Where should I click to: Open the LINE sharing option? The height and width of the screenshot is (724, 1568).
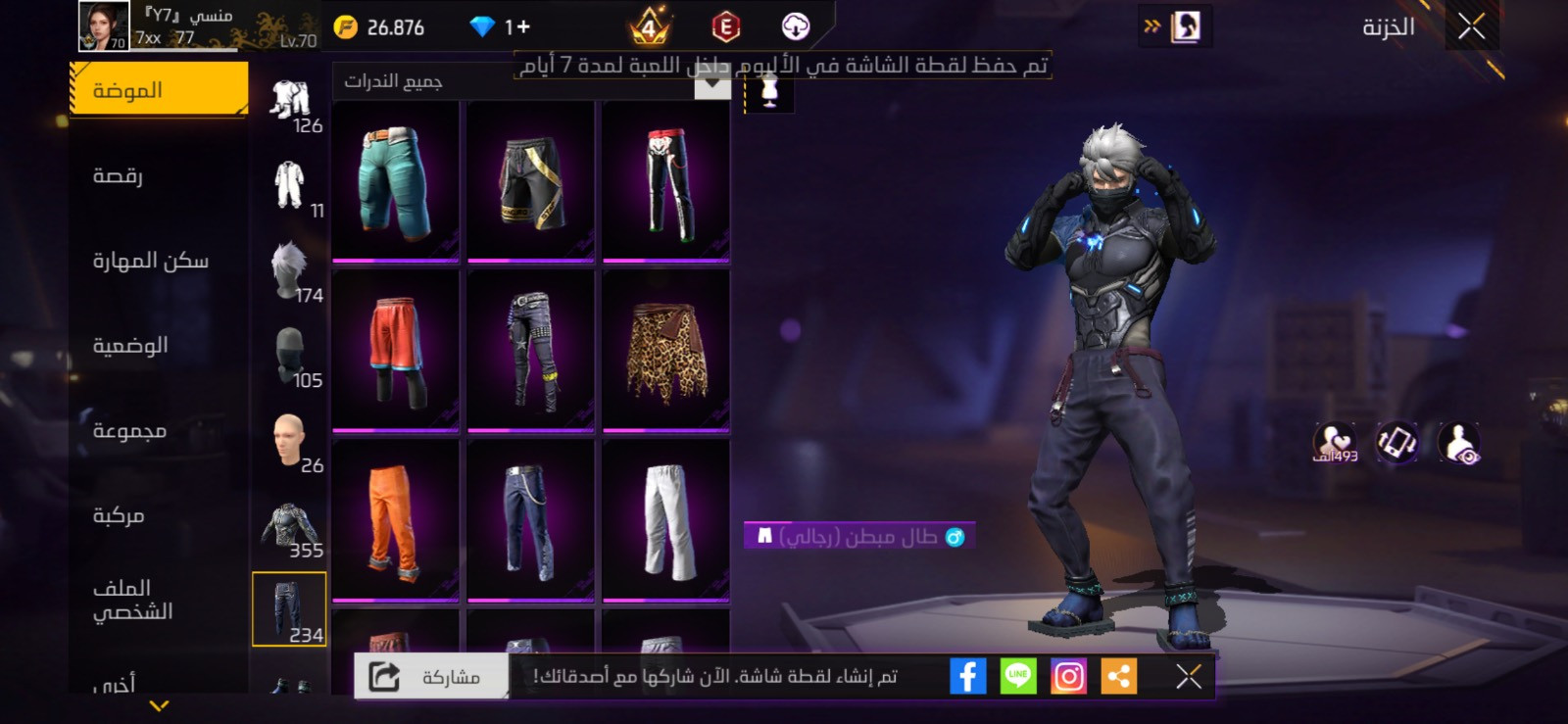tap(1019, 674)
